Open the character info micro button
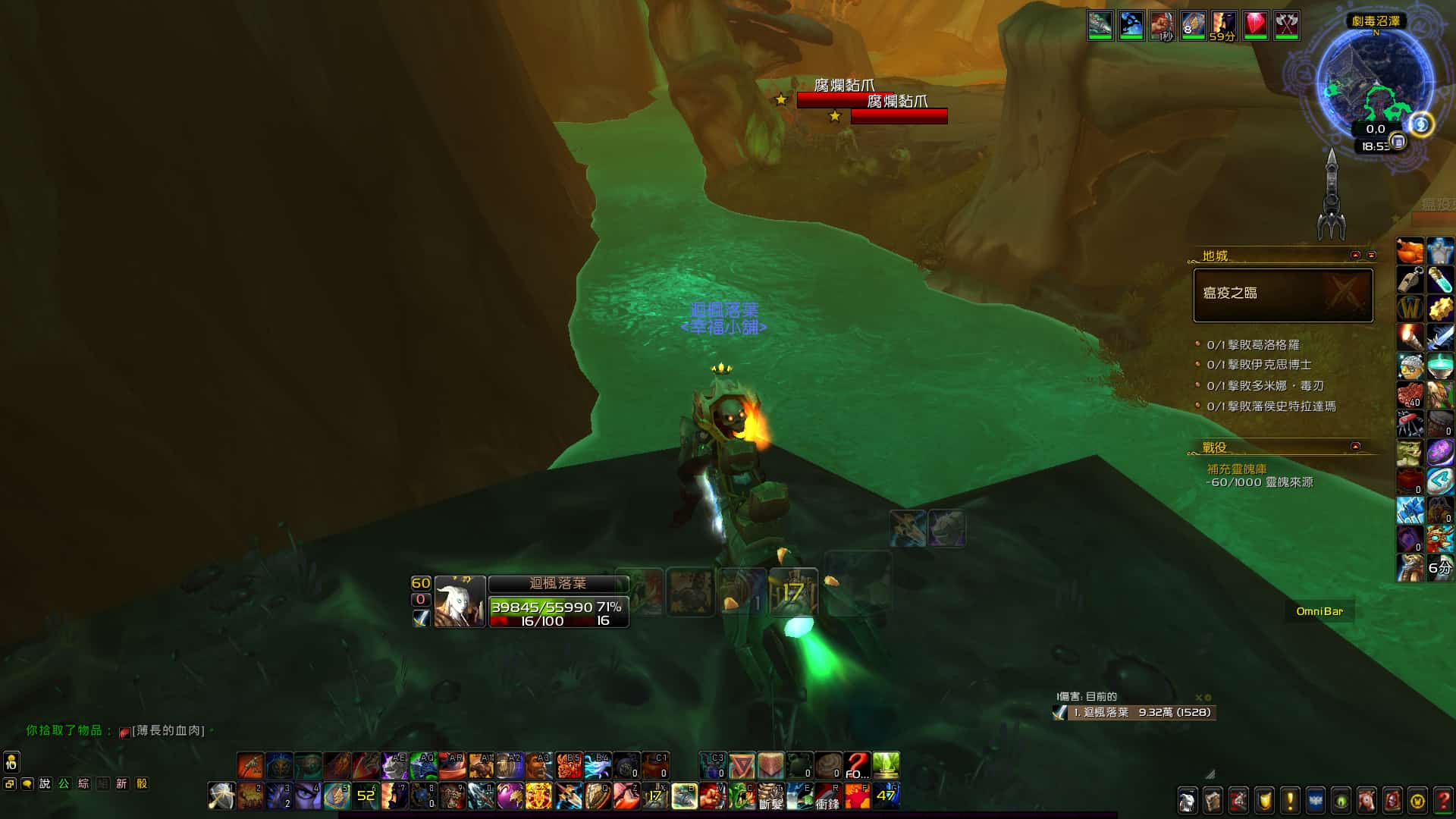Image resolution: width=1456 pixels, height=819 pixels. 1187,800
